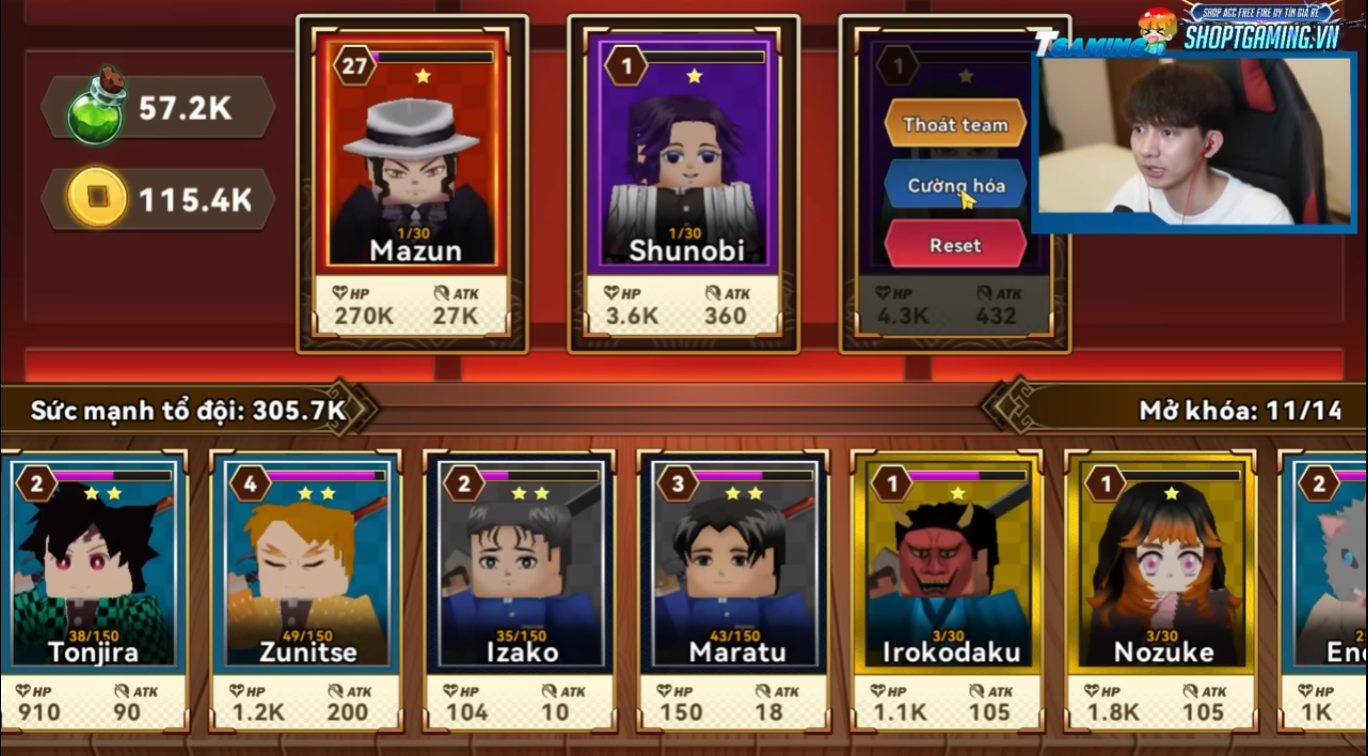Click the Thoát team button
Viewport: 1368px width, 756px height.
tap(955, 125)
